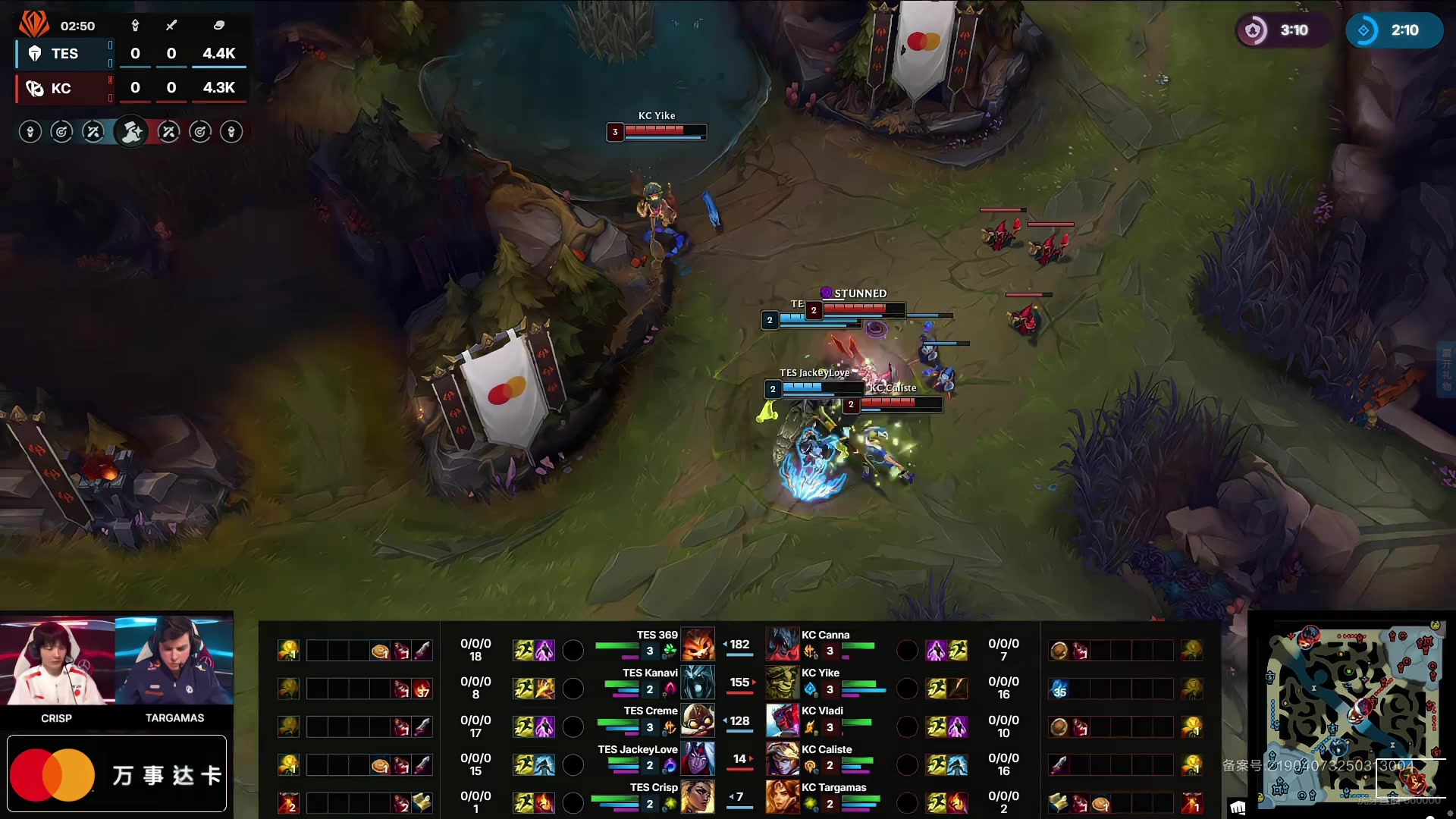This screenshot has width=1456, height=819.
Task: Select KC Yike's champion portrait
Action: point(783,682)
